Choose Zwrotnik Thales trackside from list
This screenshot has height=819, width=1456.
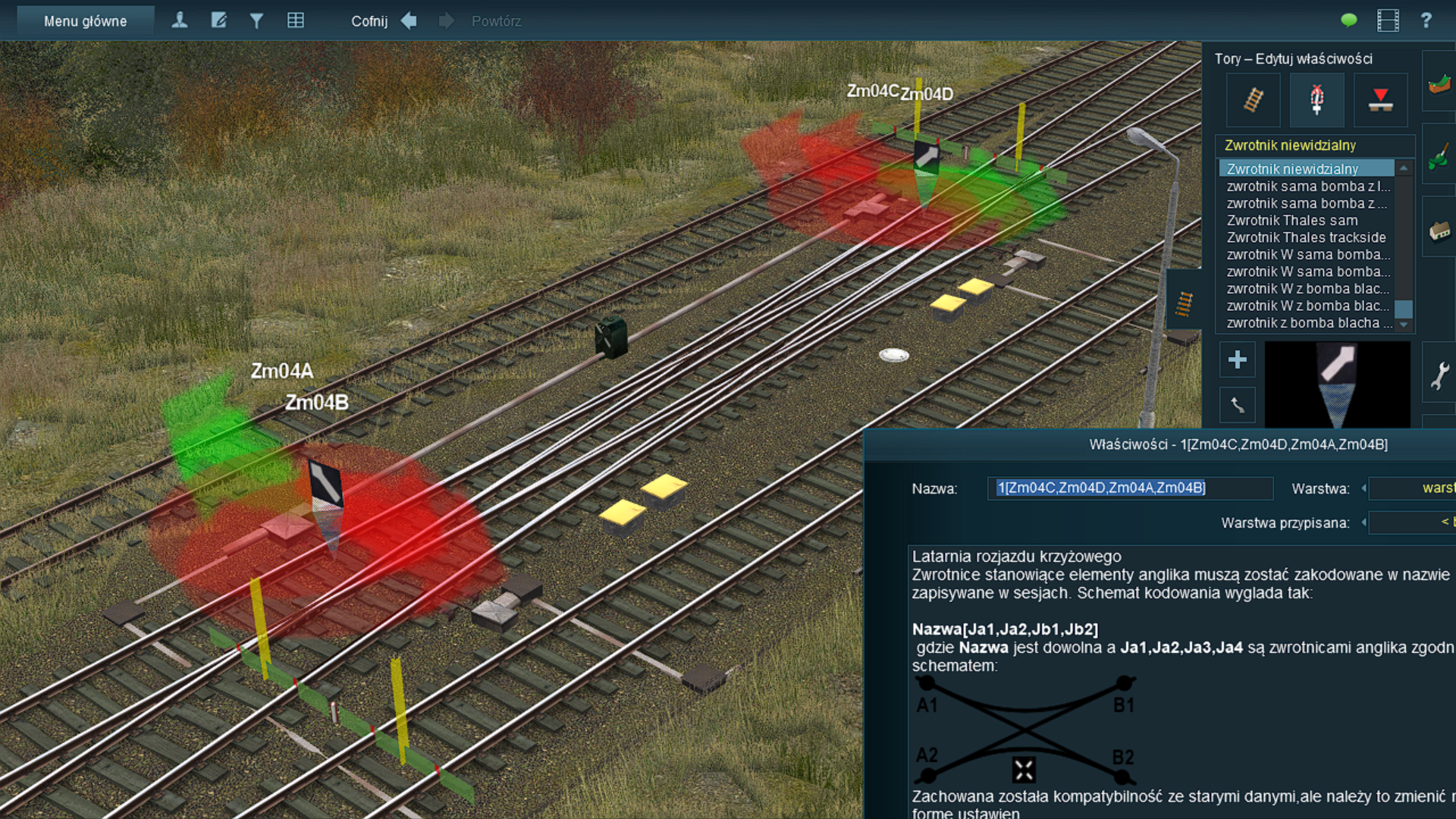1306,237
